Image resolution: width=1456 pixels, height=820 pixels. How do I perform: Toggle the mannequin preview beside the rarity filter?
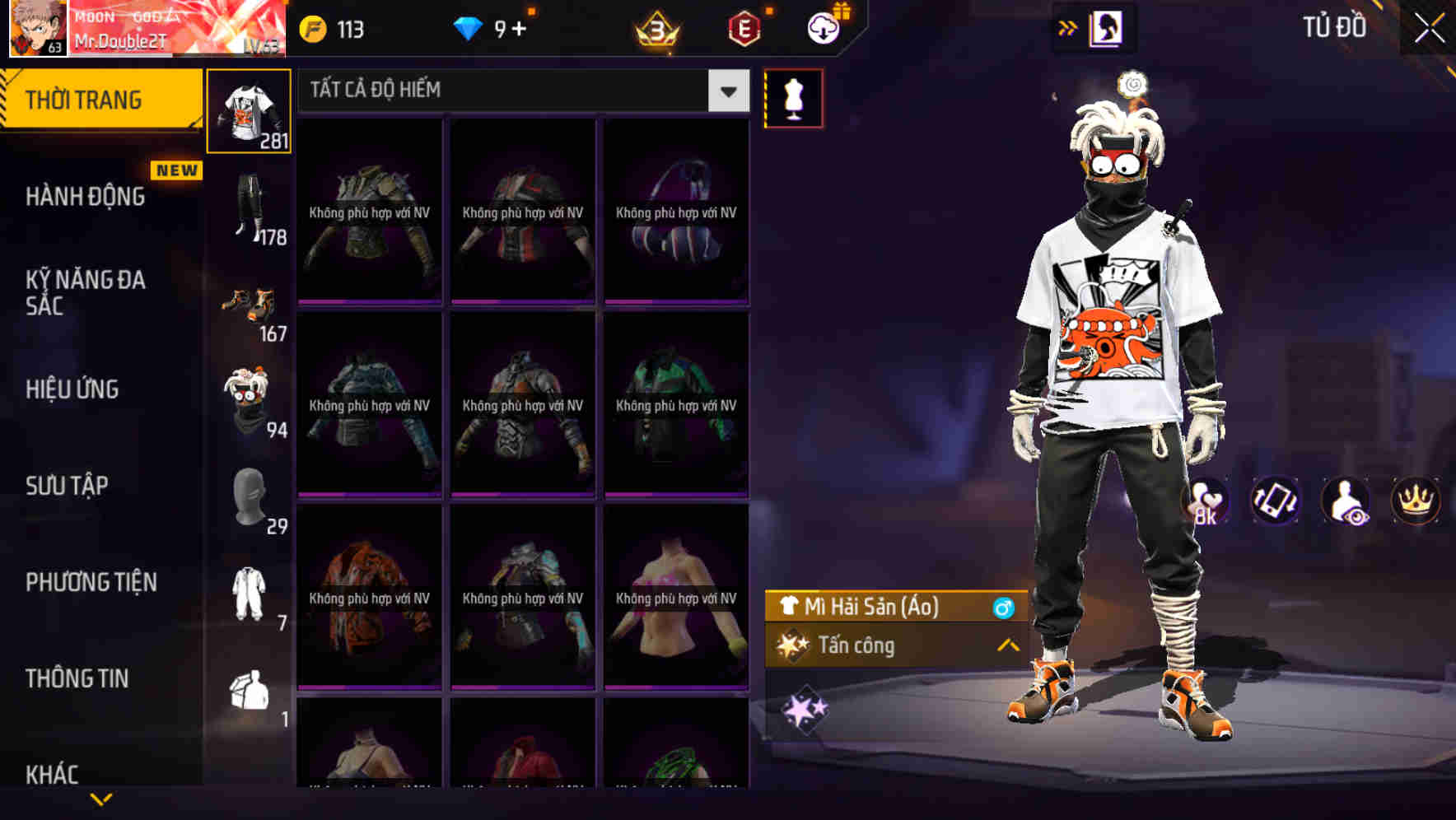[x=794, y=97]
